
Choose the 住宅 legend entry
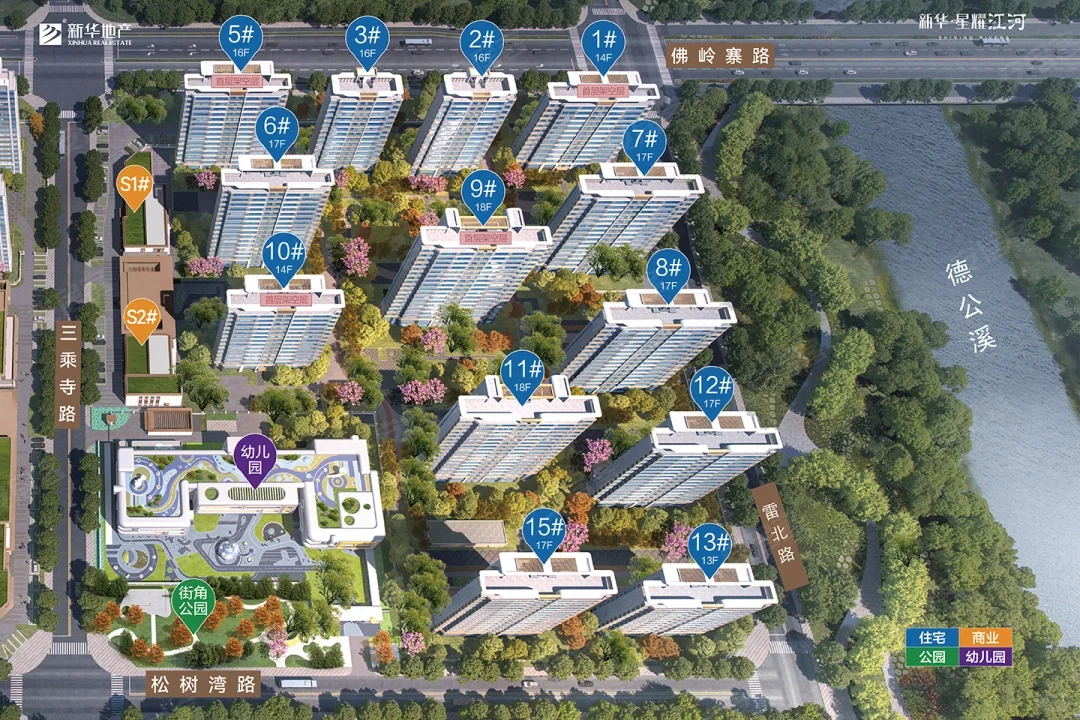click(x=932, y=637)
